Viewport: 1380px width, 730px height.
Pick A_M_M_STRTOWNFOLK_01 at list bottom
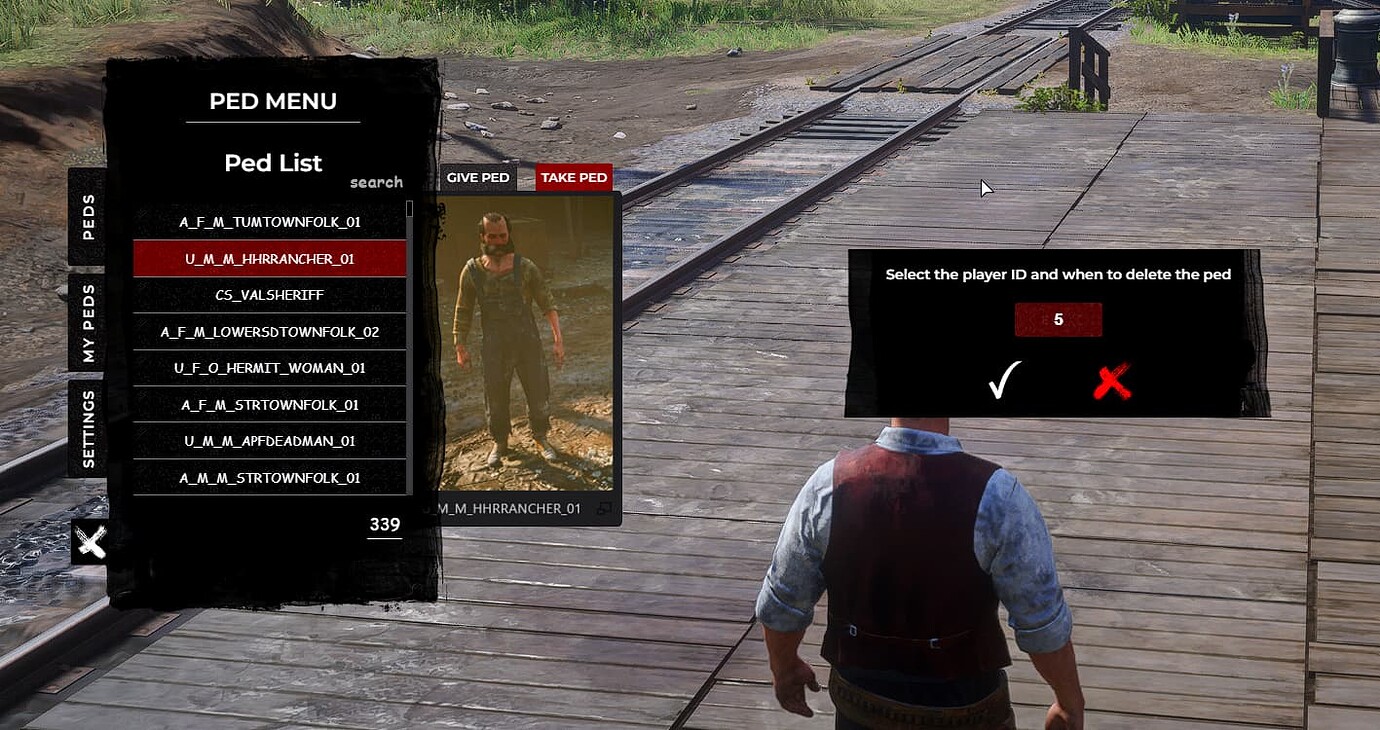click(269, 477)
